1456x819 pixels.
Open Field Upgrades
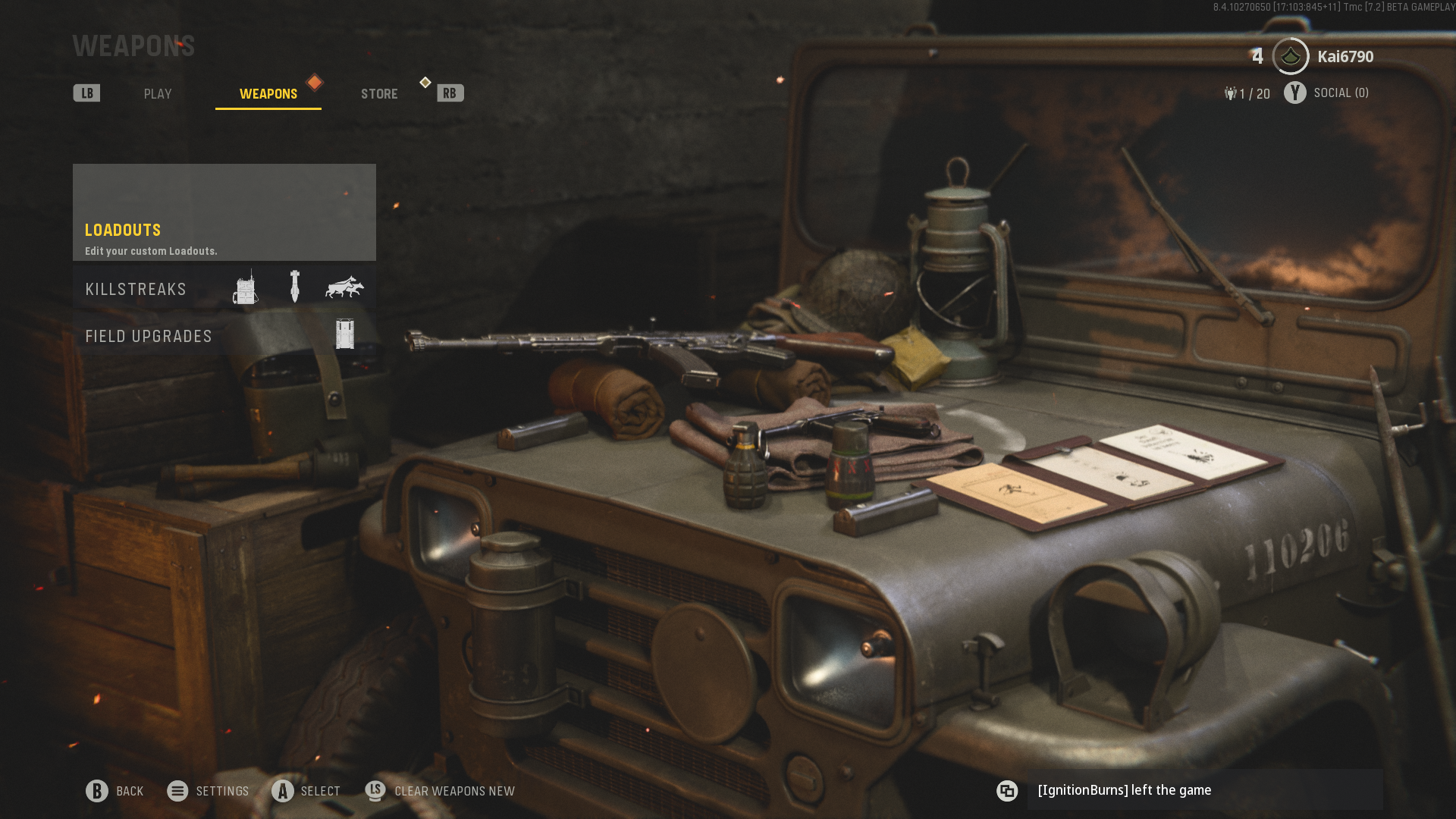point(224,336)
